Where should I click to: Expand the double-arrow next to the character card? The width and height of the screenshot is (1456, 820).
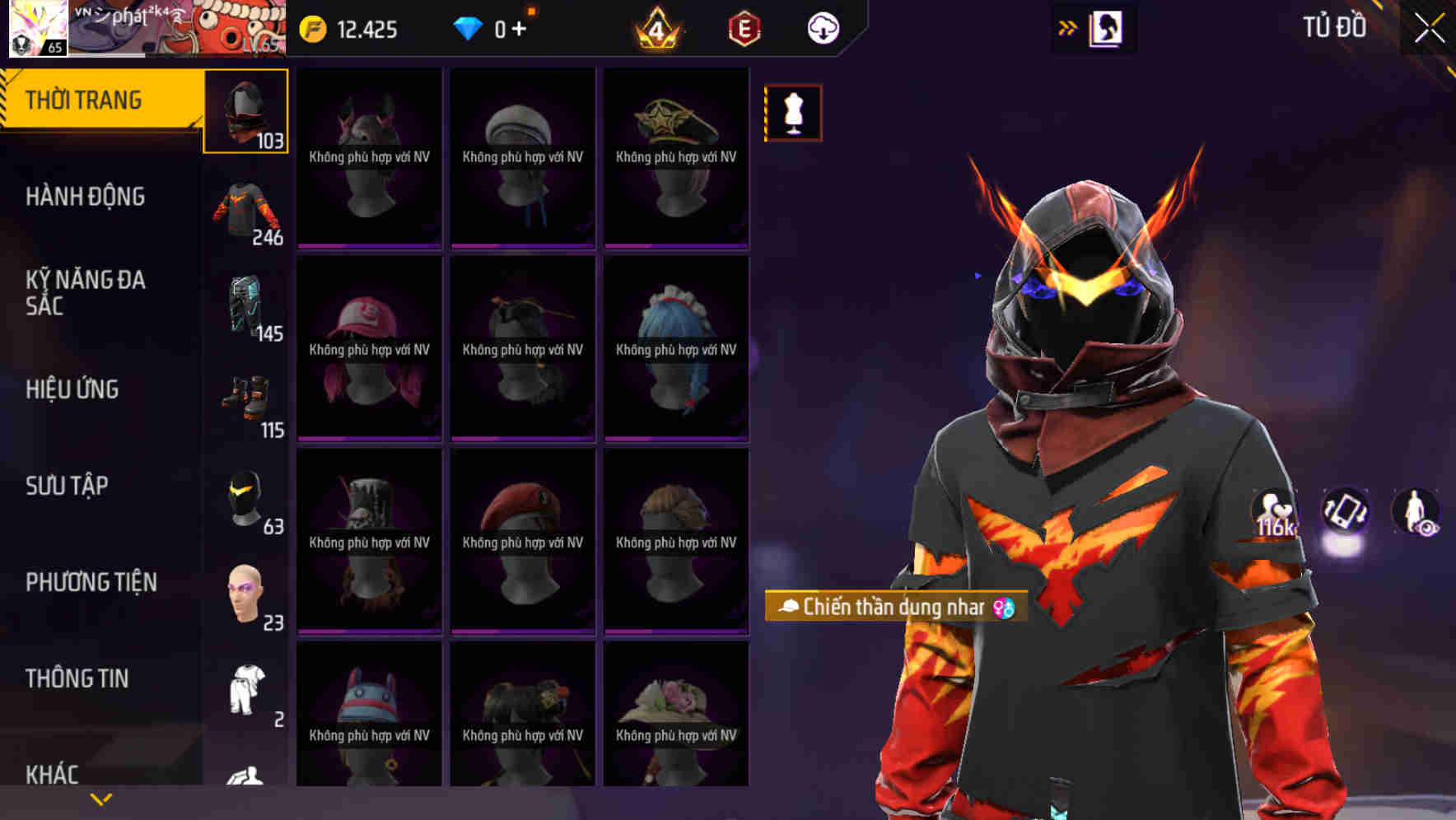[x=1068, y=26]
